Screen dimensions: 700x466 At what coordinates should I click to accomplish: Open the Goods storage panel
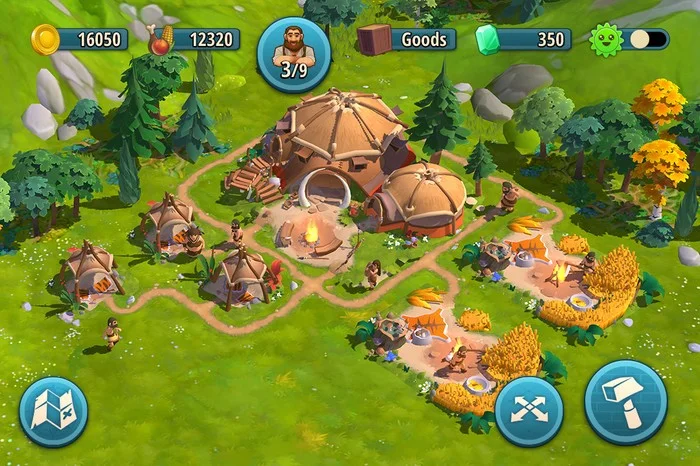click(407, 40)
